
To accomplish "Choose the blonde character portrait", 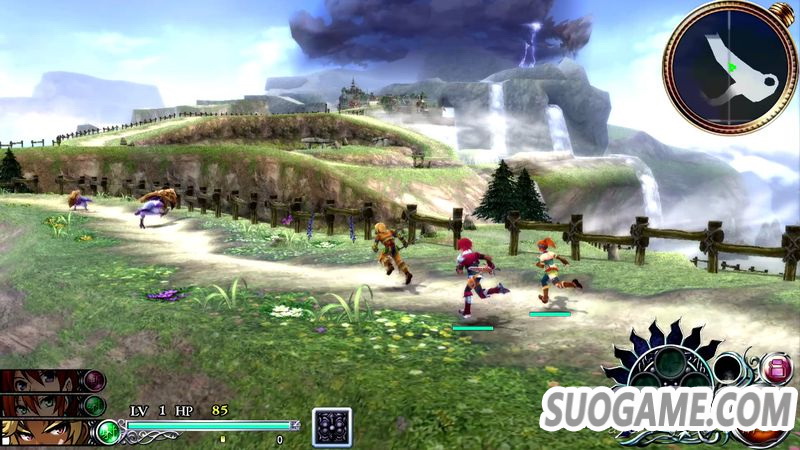I will 40,432.
